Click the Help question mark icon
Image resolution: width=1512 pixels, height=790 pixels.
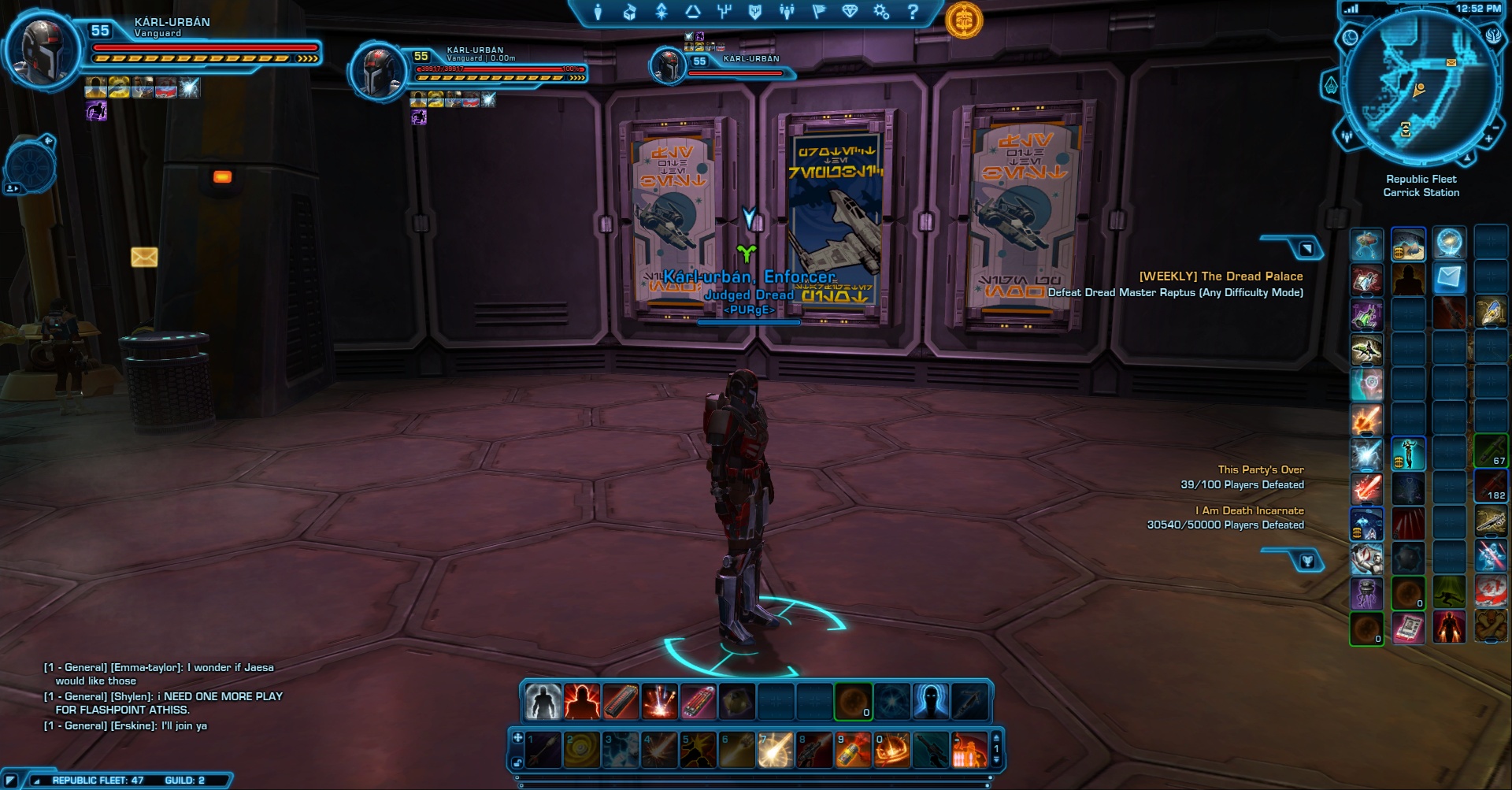[913, 10]
